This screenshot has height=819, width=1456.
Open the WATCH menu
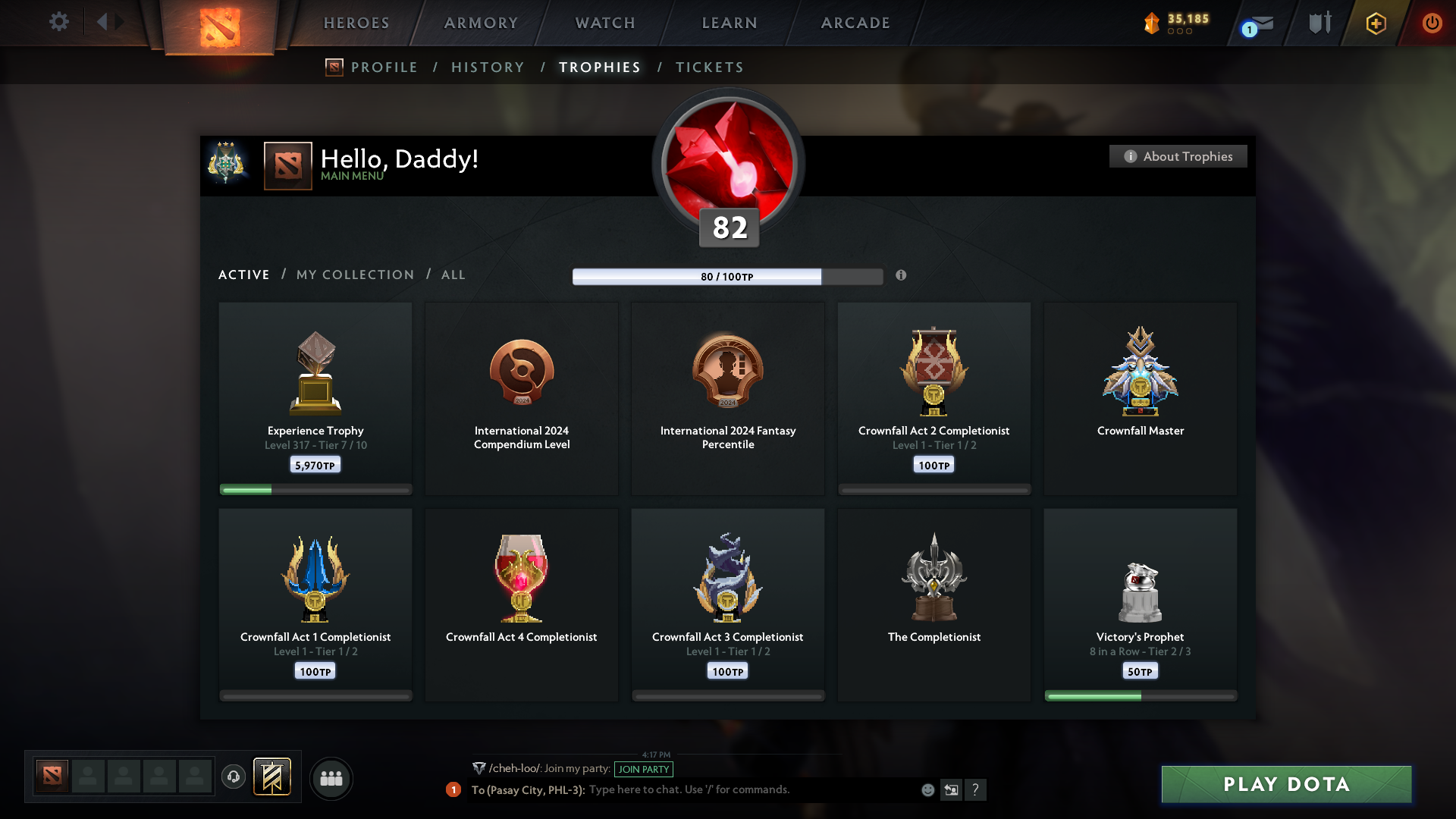coord(604,23)
